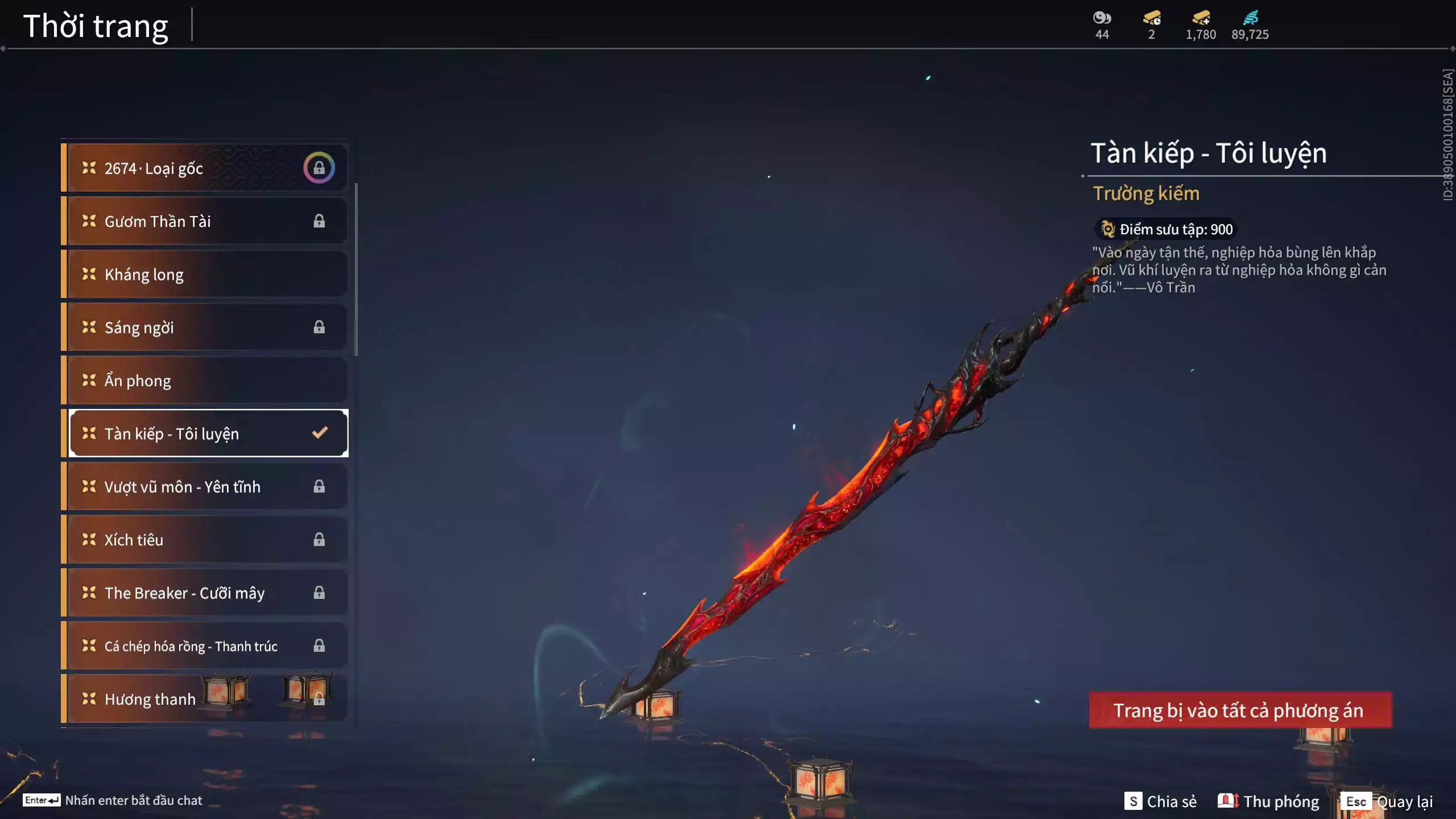Select the 2674 · Loại gốc skin

click(x=205, y=168)
